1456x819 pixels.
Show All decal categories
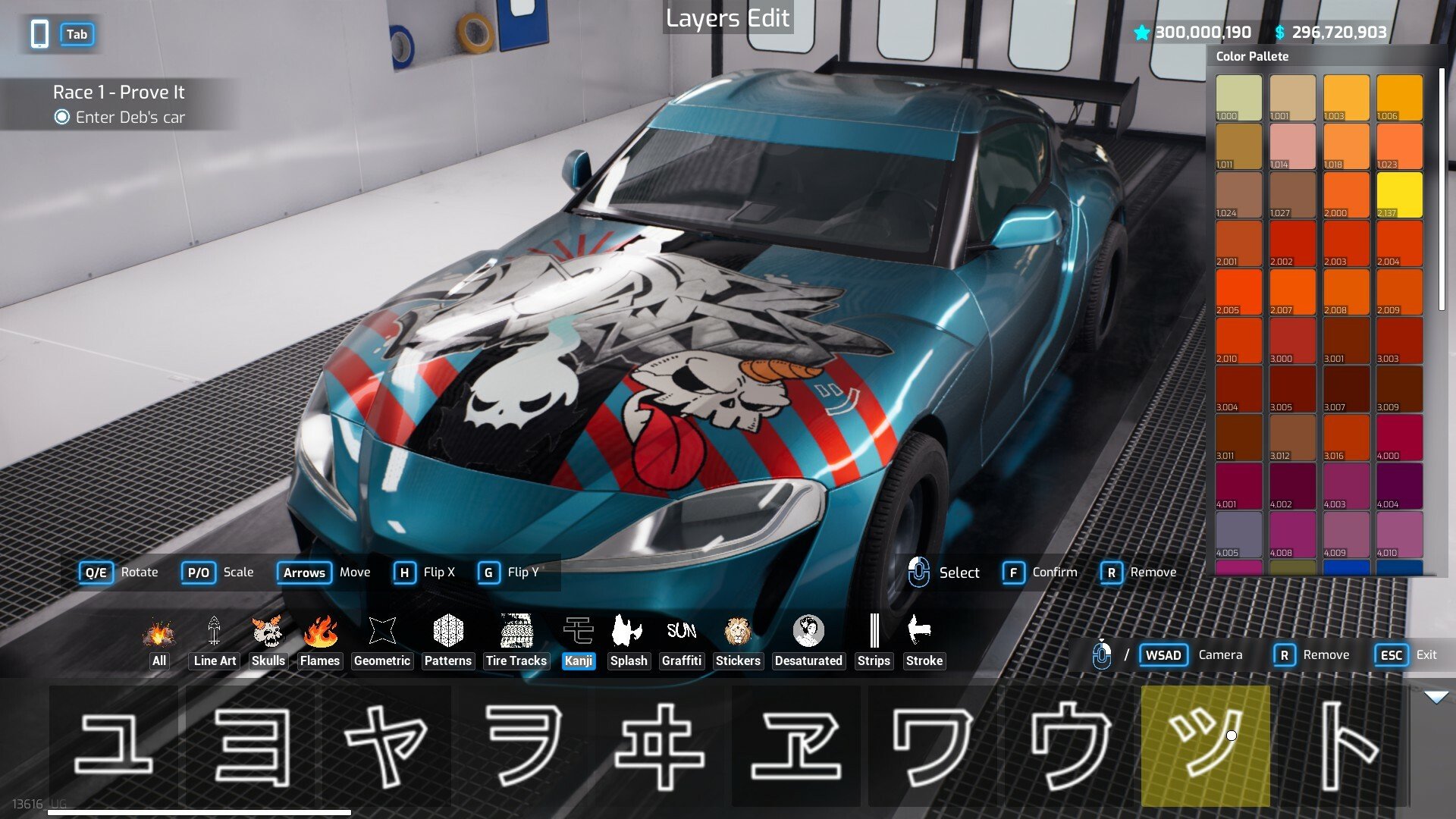158,642
